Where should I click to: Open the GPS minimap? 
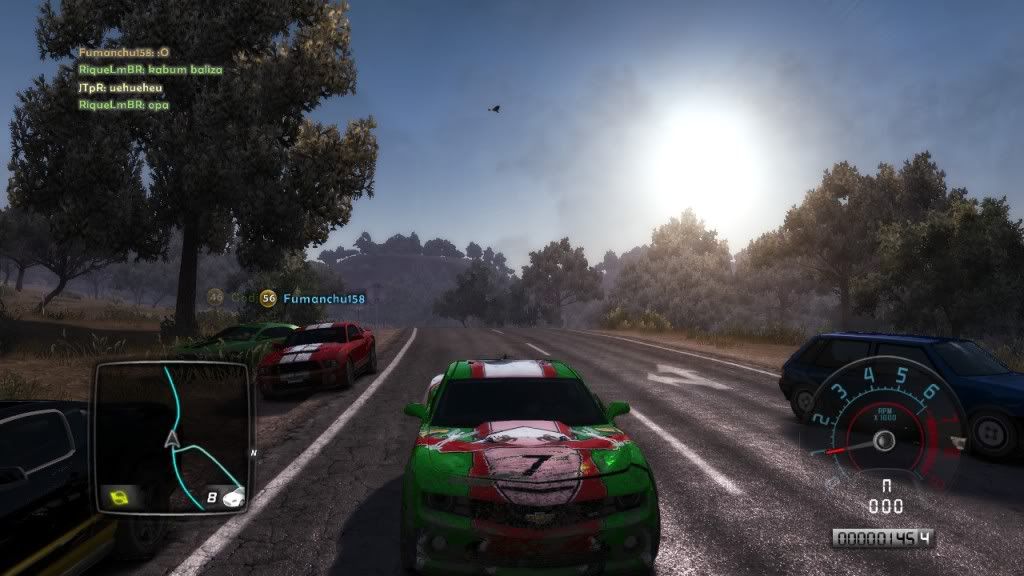pyautogui.click(x=171, y=436)
